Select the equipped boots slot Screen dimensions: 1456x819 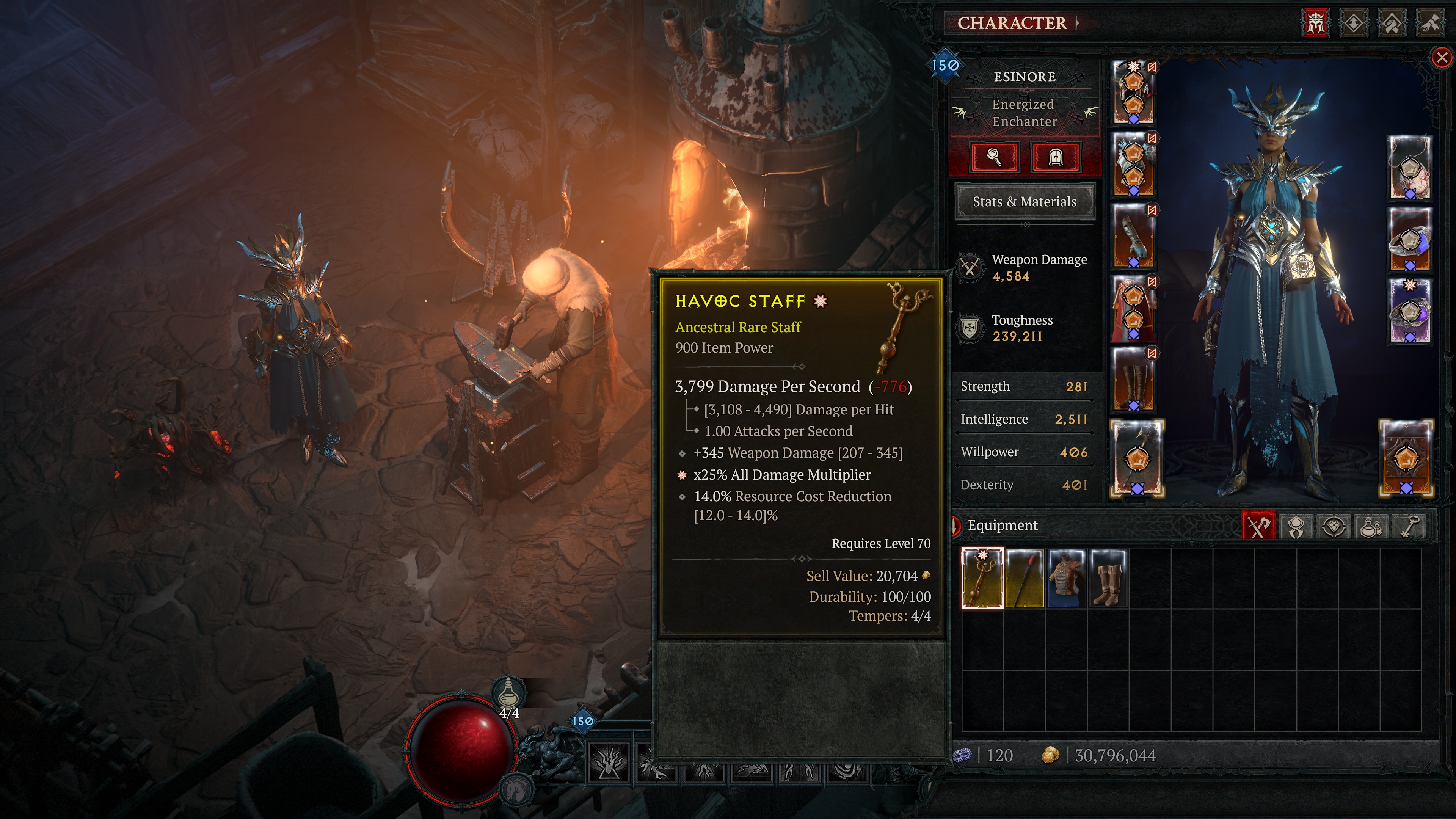(1134, 379)
